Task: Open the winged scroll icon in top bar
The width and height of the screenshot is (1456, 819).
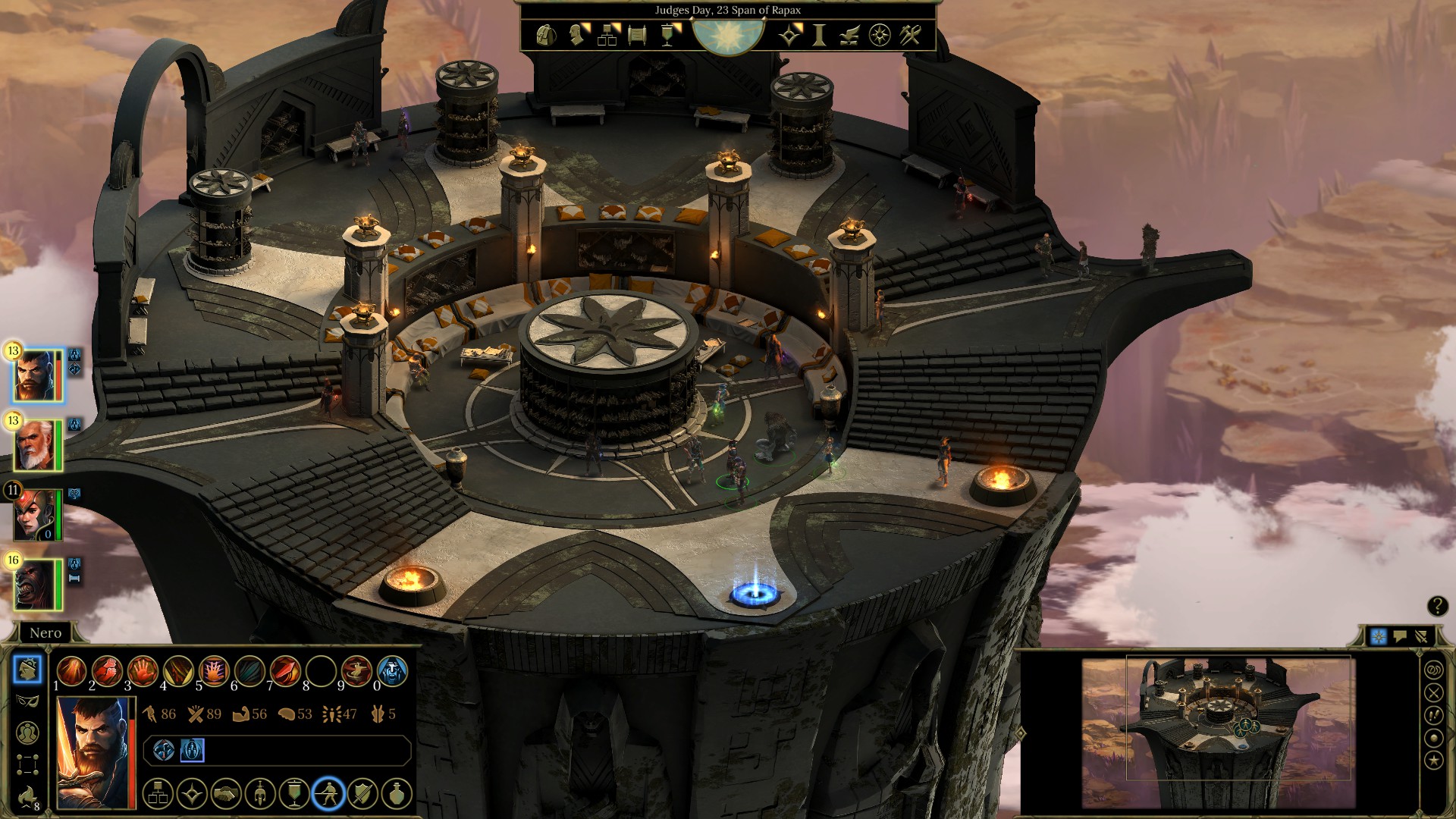Action: click(849, 35)
